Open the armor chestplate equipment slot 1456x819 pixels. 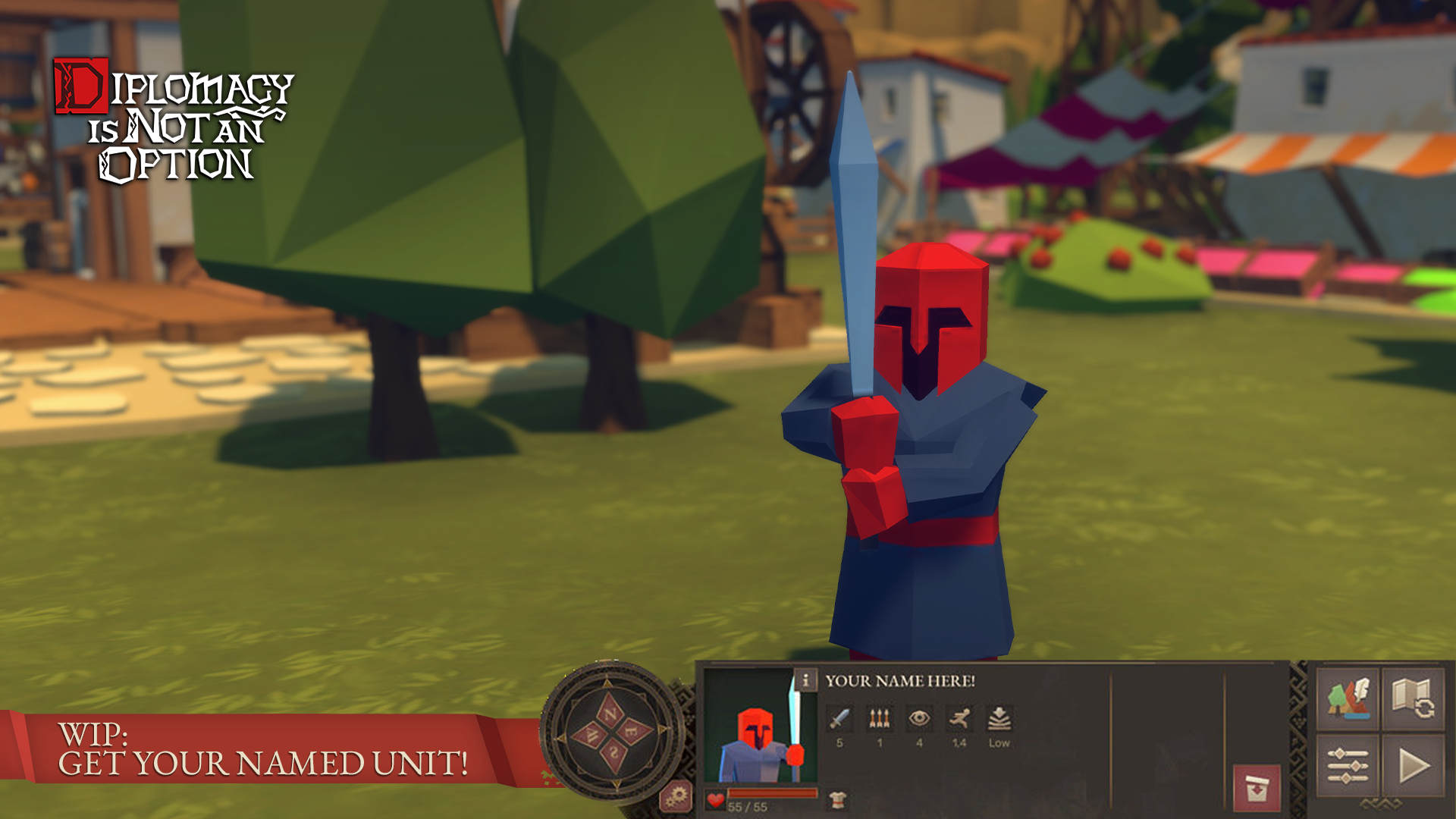(836, 799)
